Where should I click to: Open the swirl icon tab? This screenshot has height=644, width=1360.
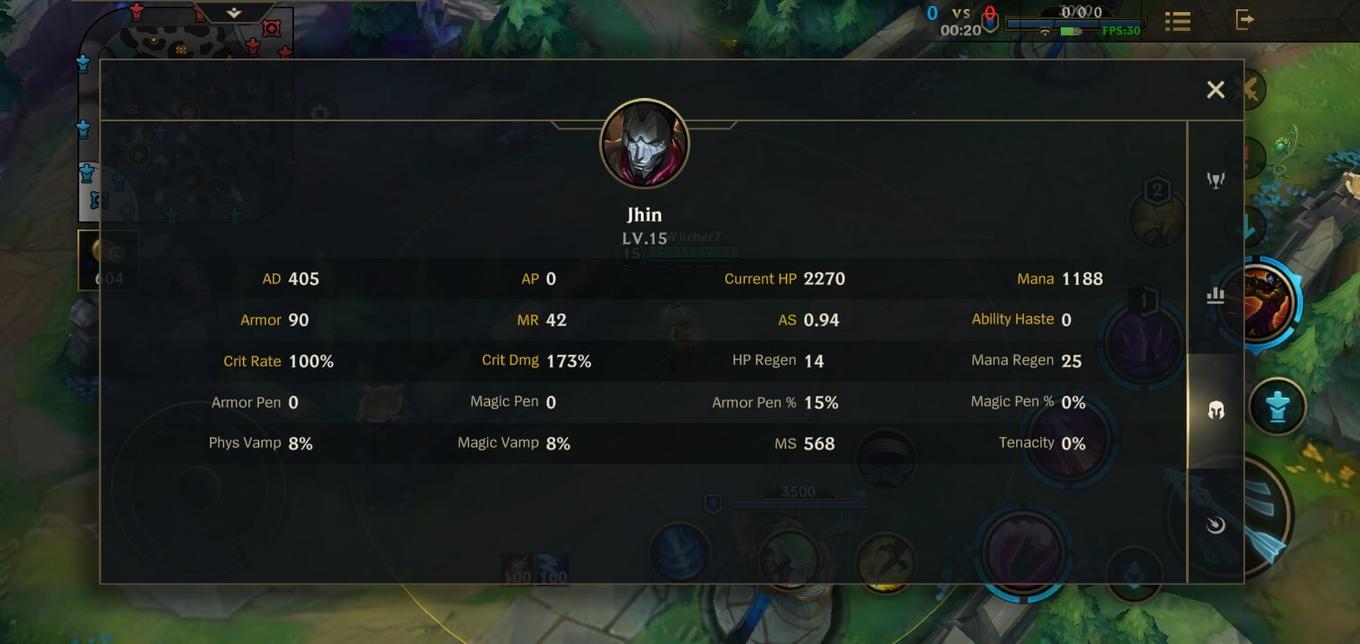(x=1216, y=525)
